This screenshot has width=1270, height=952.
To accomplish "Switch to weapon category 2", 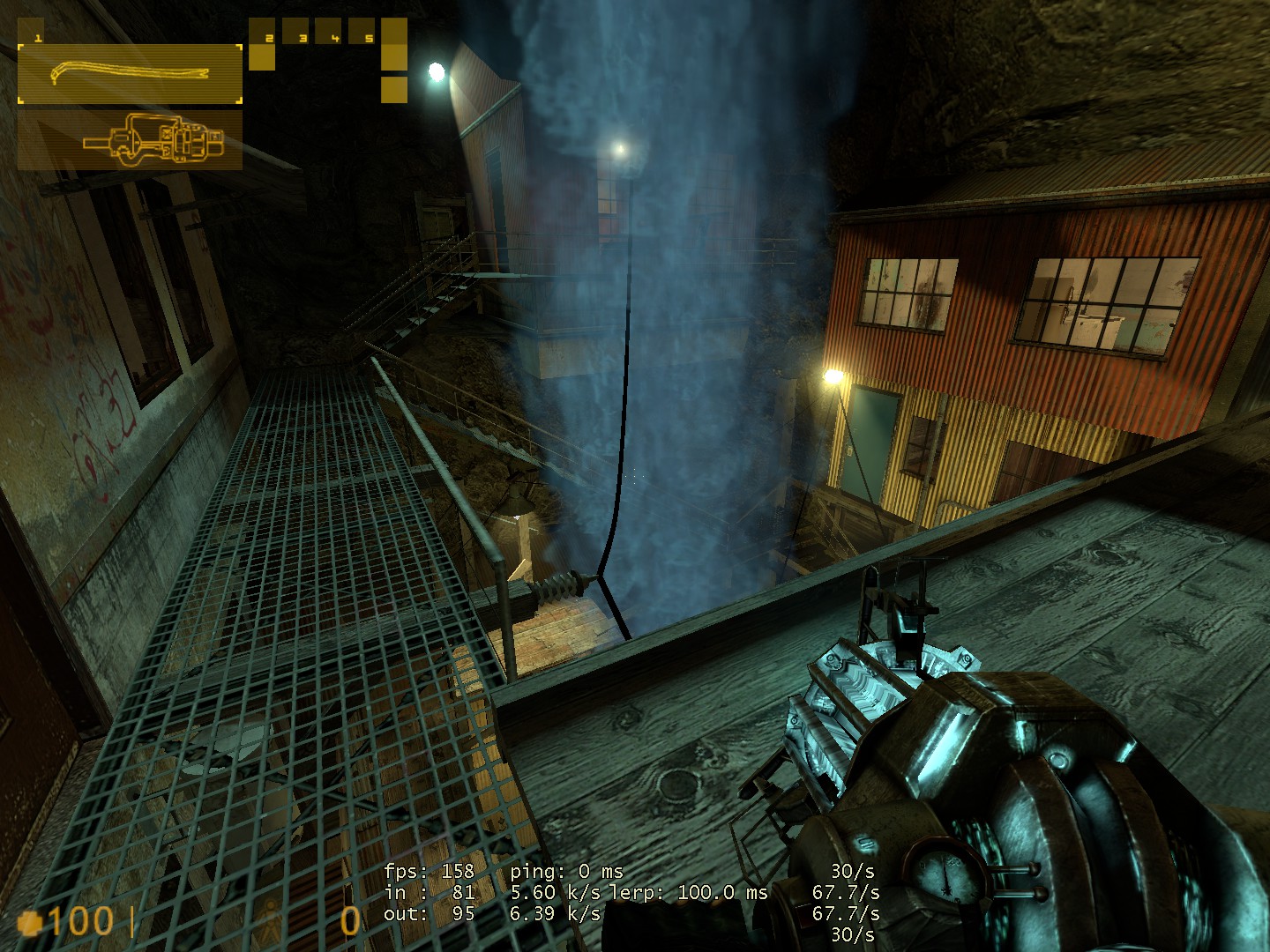I will click(x=262, y=44).
